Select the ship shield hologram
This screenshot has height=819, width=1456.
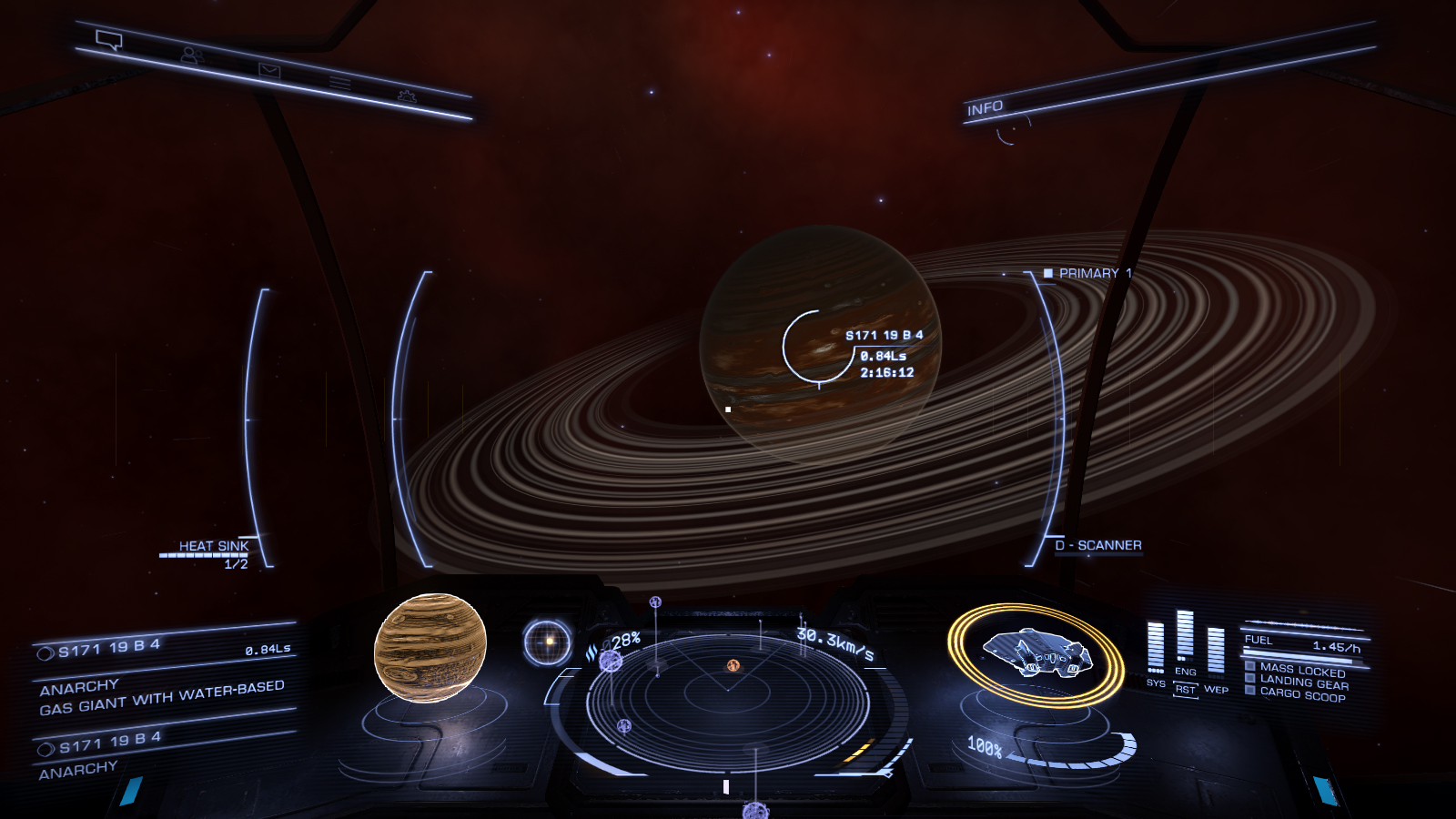click(x=1036, y=654)
